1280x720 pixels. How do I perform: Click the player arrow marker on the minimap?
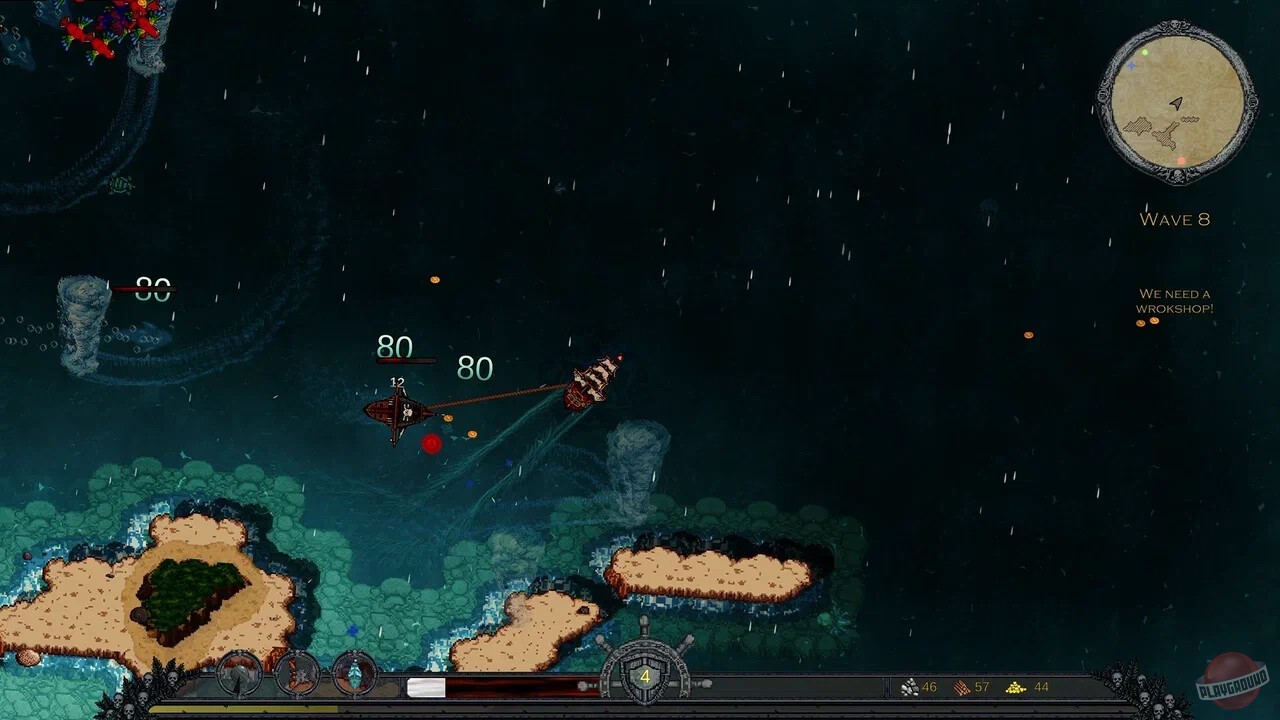click(1176, 103)
